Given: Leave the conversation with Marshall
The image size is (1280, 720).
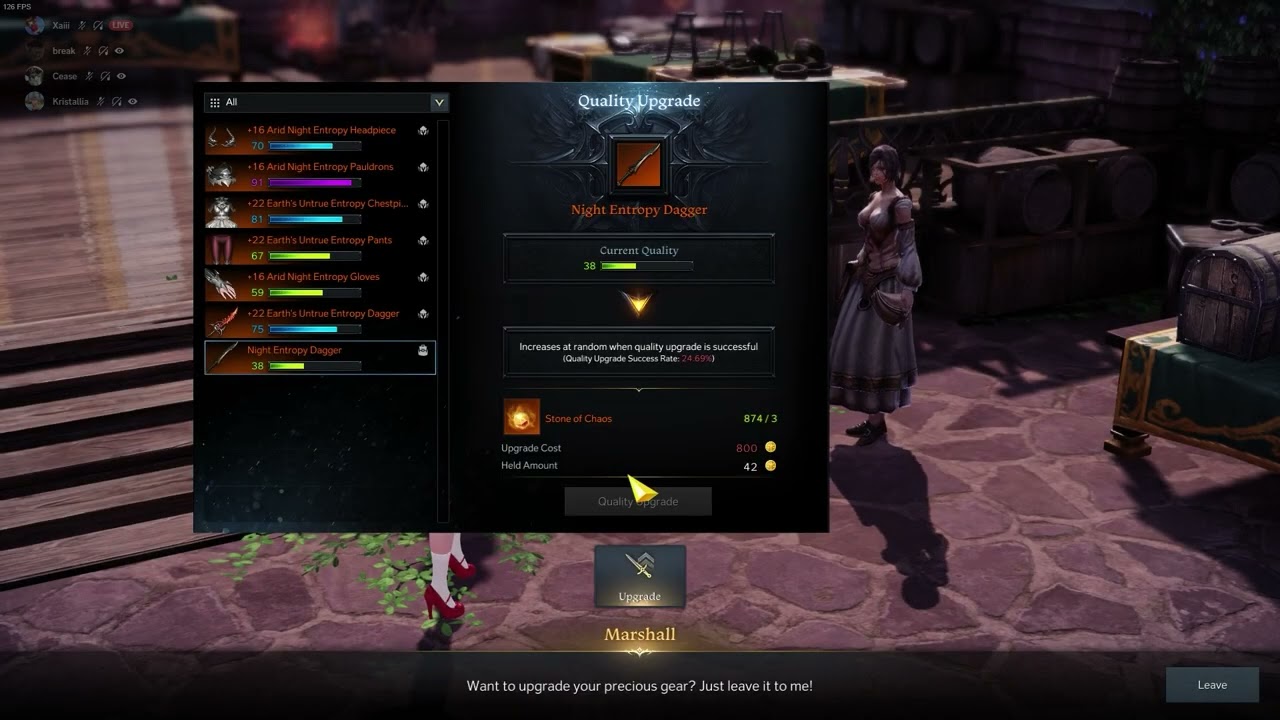Looking at the screenshot, I should tap(1212, 685).
